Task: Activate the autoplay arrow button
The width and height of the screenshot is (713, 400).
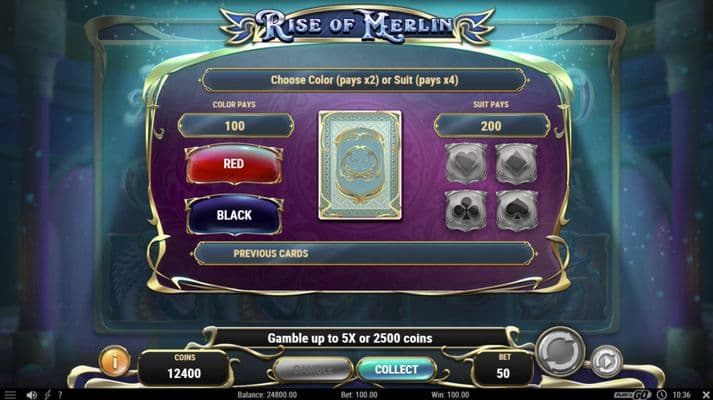Action: (x=606, y=360)
